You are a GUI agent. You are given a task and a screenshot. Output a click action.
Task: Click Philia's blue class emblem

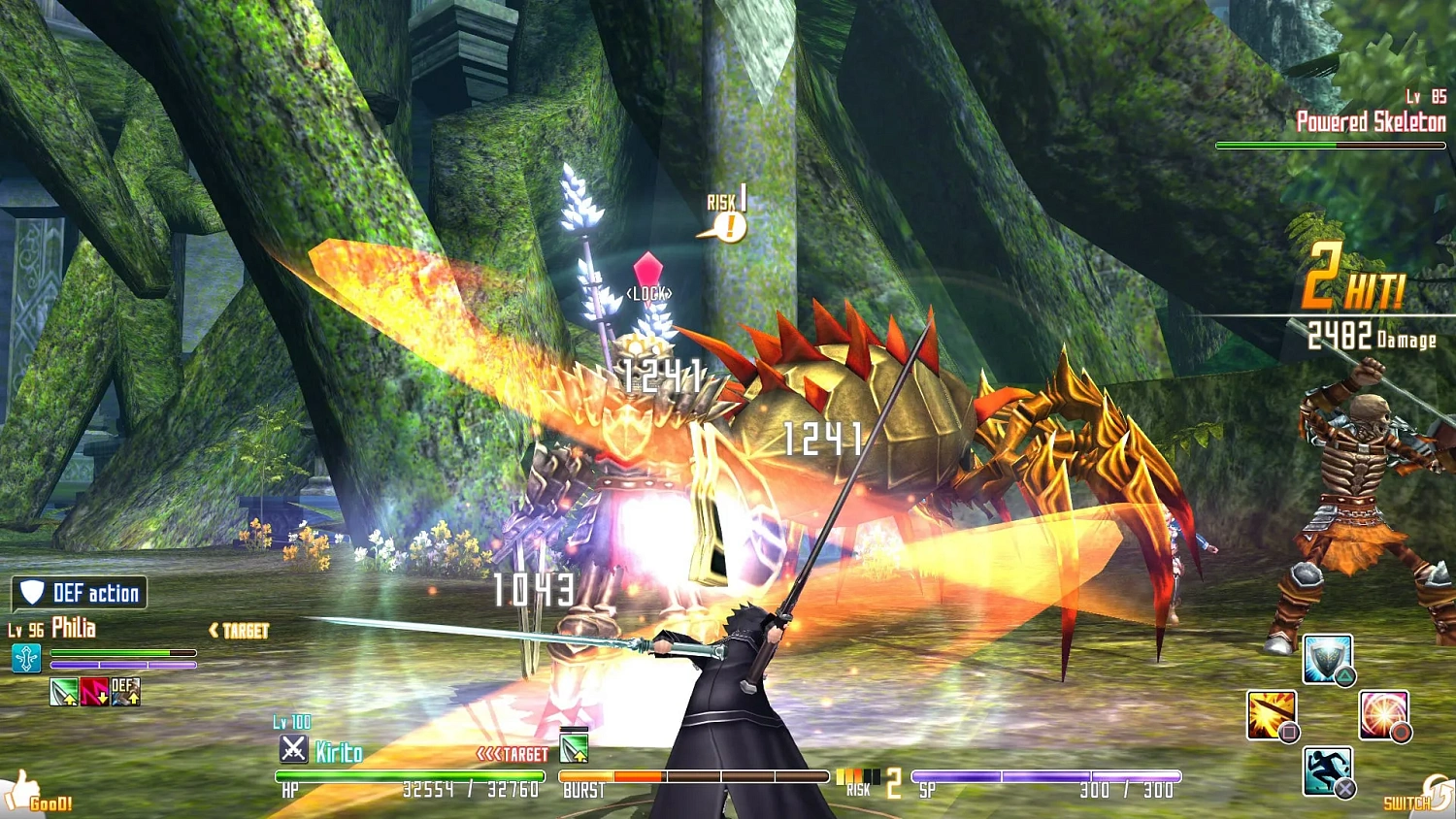pos(26,660)
